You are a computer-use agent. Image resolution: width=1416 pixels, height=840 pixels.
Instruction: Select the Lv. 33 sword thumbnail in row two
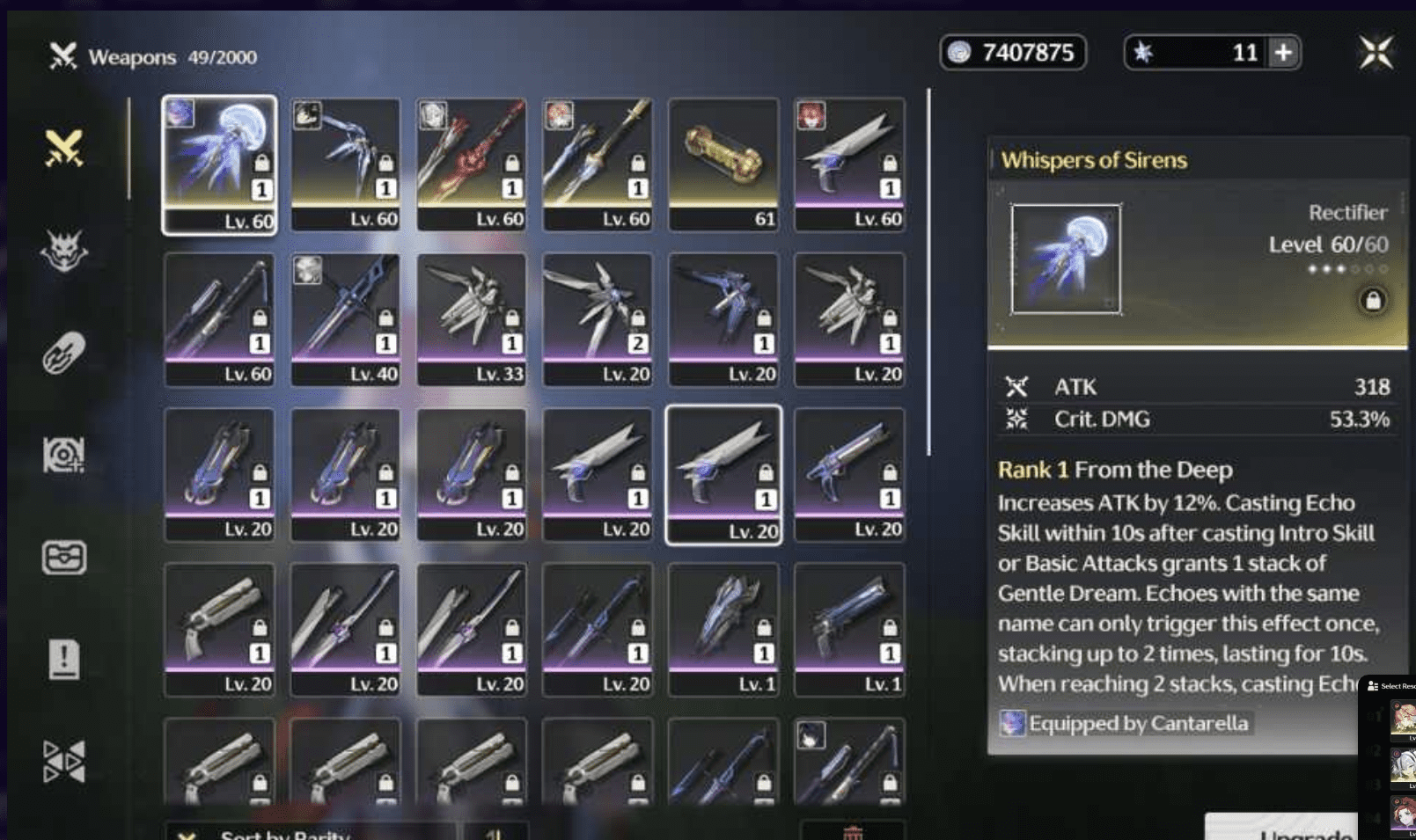472,317
